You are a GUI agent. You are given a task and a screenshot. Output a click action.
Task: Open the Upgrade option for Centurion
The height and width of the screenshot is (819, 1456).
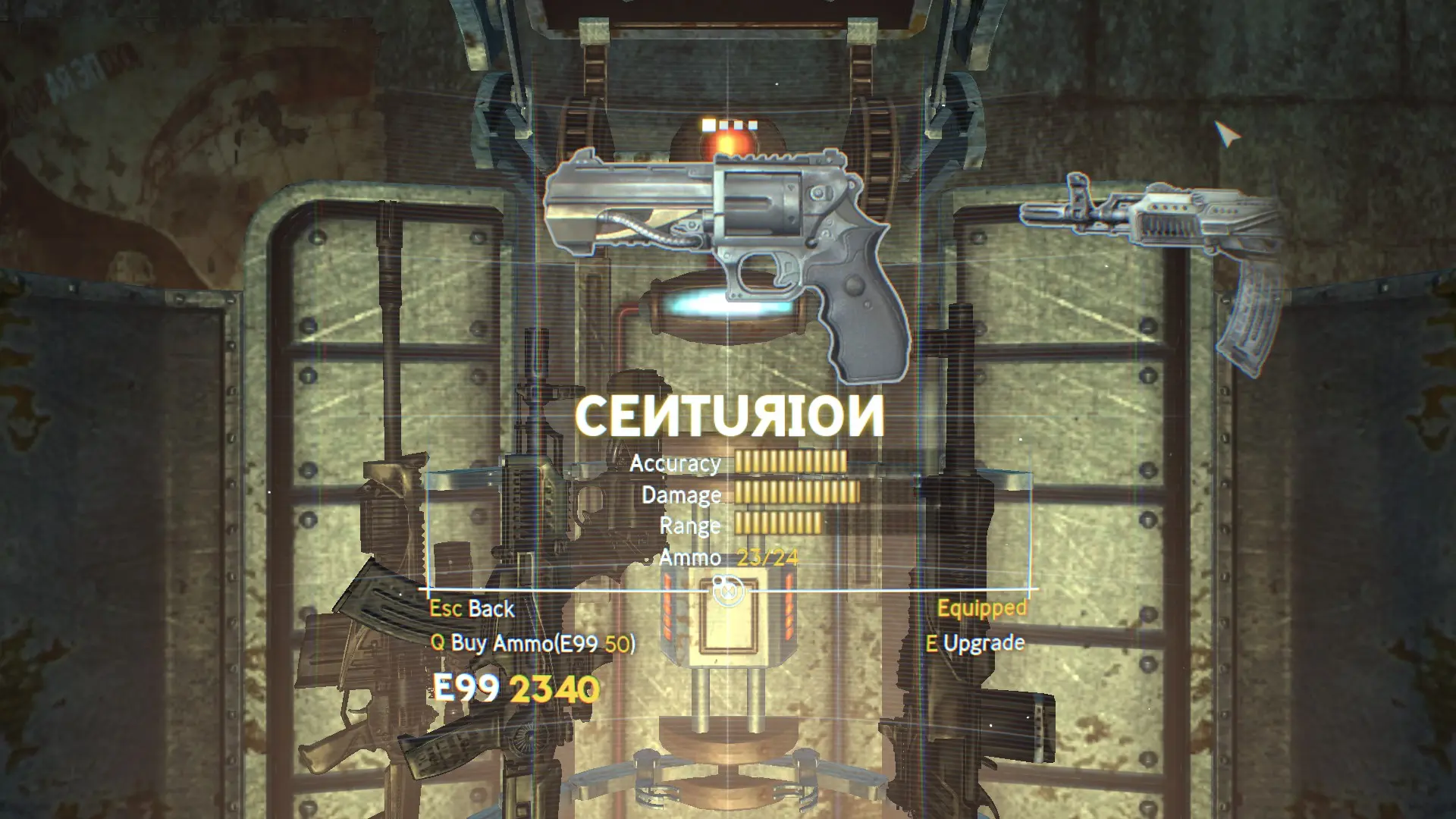975,644
